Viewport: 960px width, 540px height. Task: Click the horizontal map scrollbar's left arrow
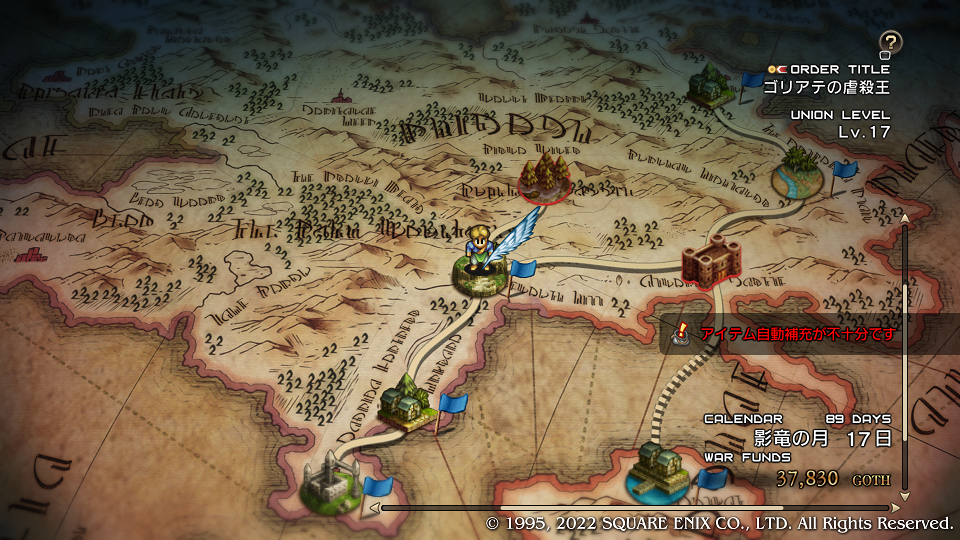click(x=377, y=508)
